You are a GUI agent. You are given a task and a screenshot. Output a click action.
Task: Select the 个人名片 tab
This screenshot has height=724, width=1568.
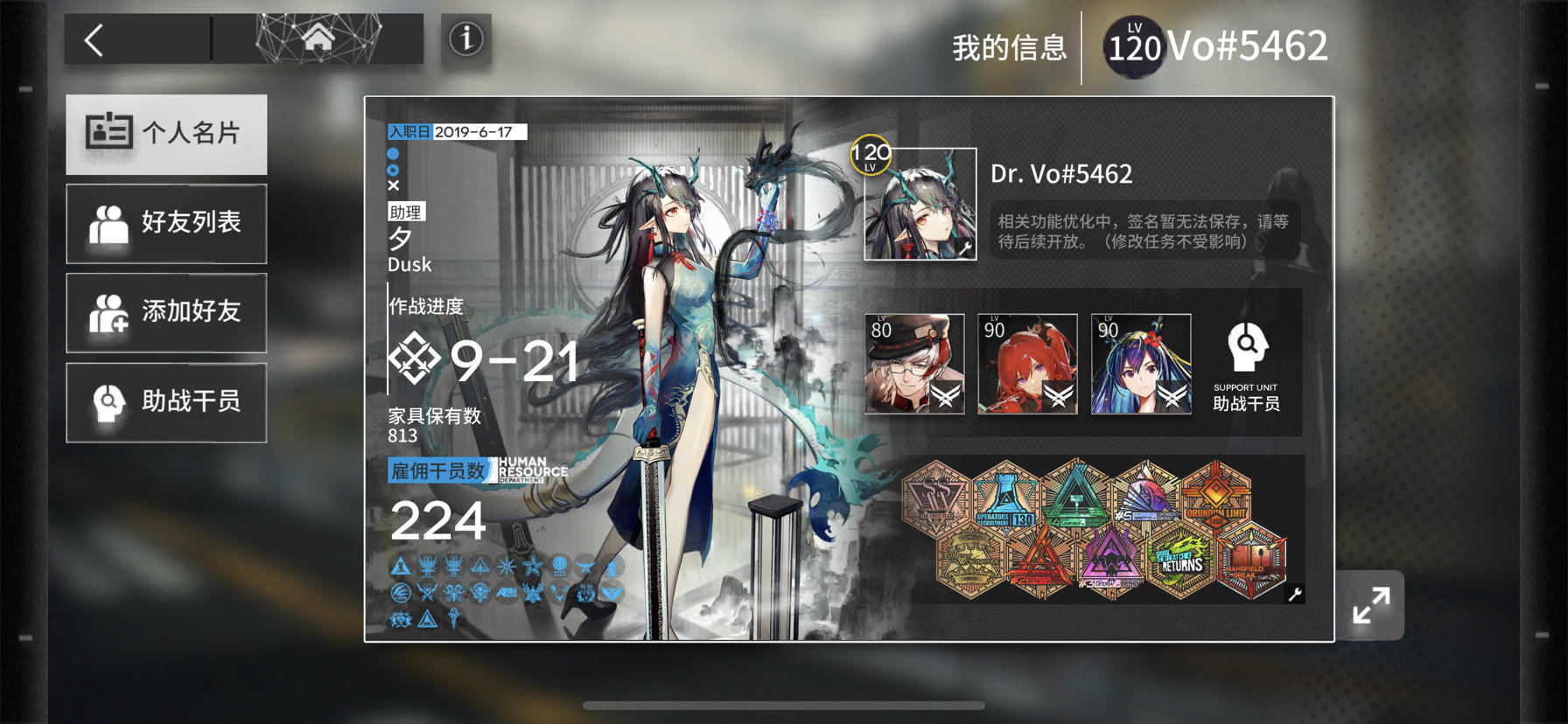click(x=166, y=133)
